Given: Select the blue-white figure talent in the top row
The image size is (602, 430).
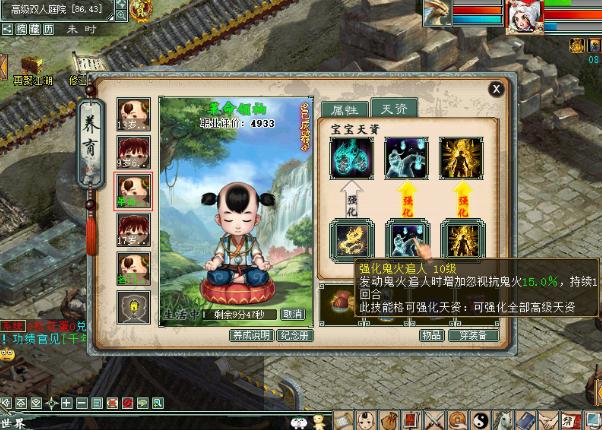Looking at the screenshot, I should [x=406, y=158].
